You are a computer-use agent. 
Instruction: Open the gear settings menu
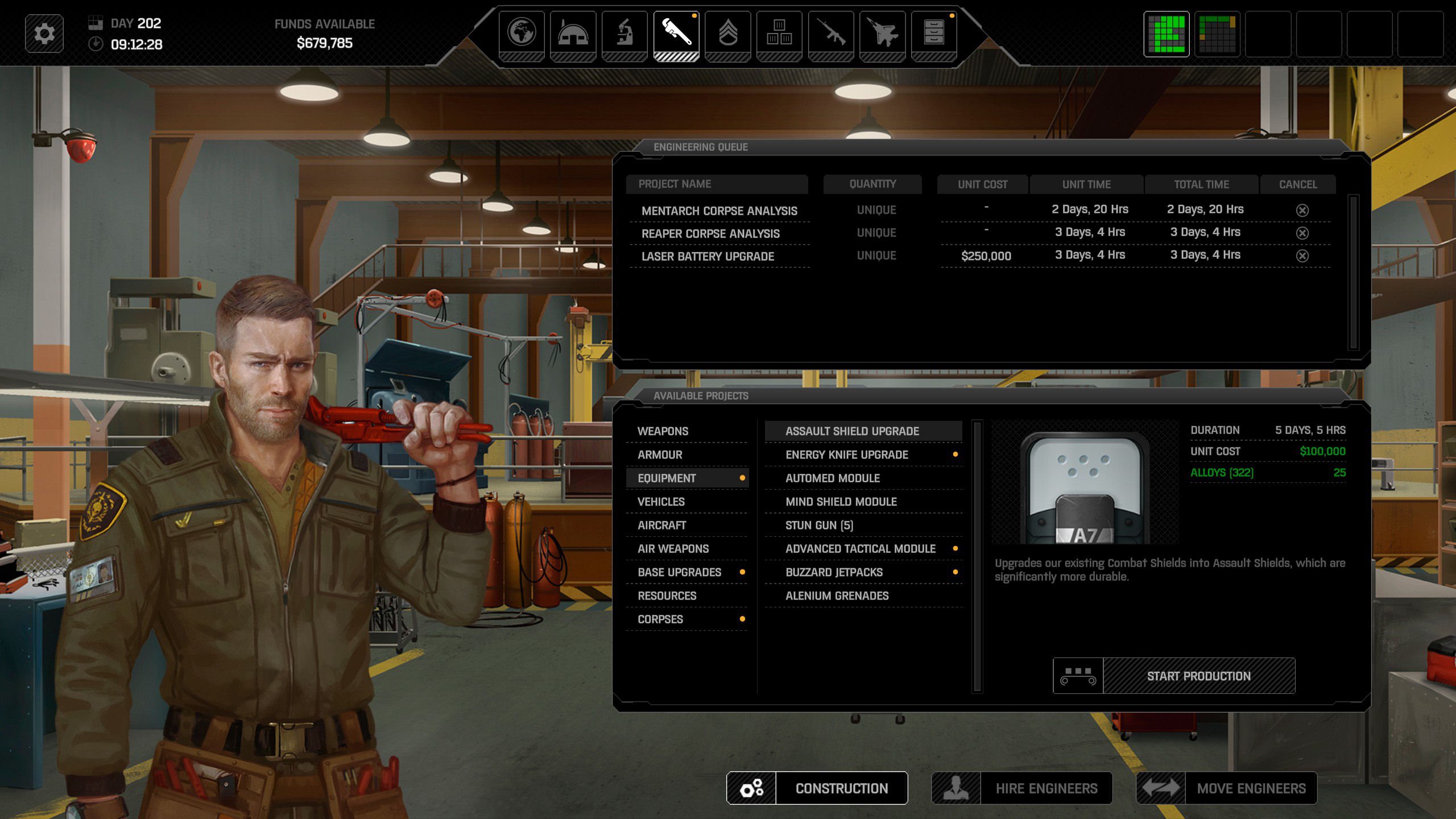pos(44,34)
